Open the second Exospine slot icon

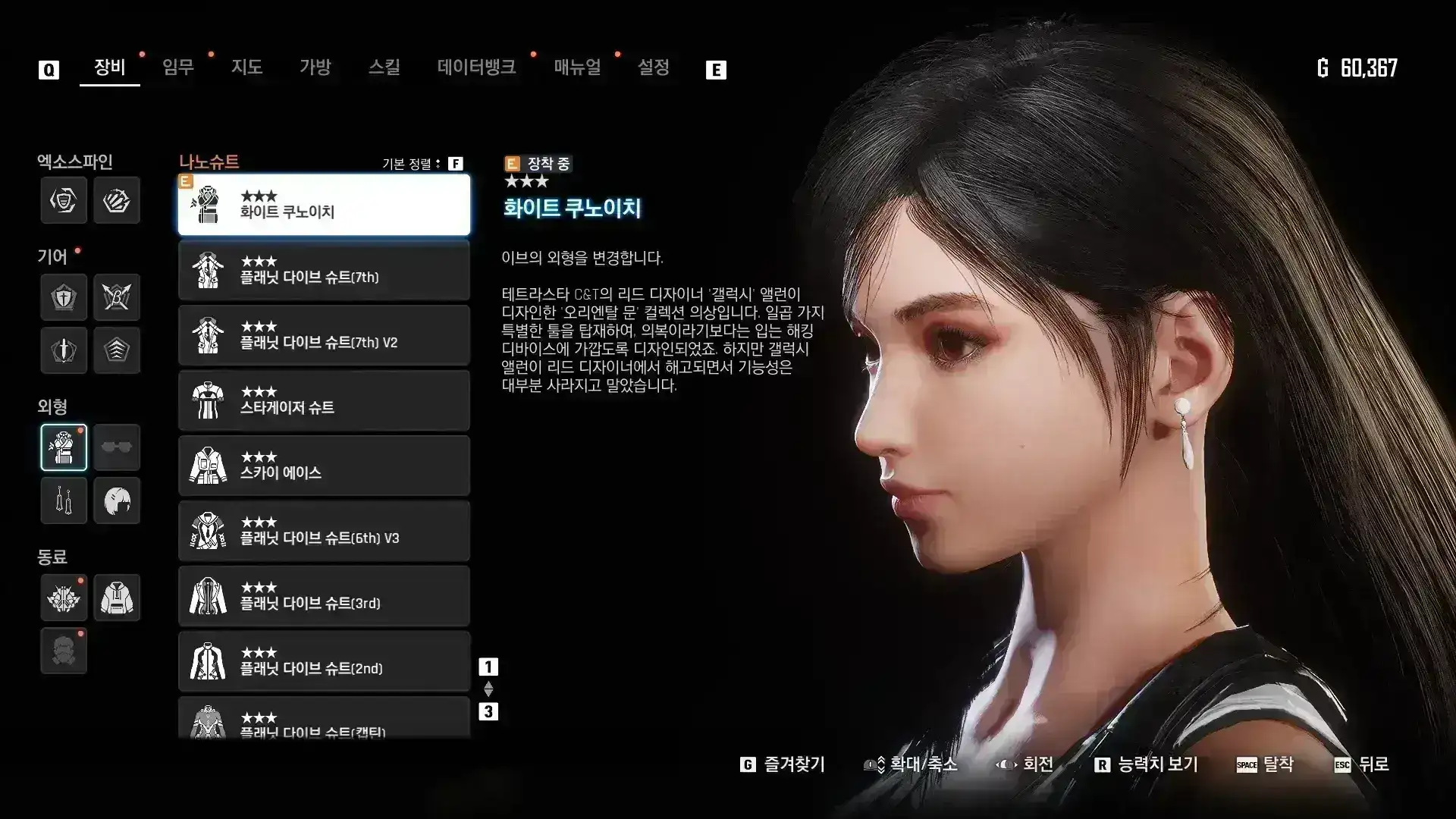point(117,201)
